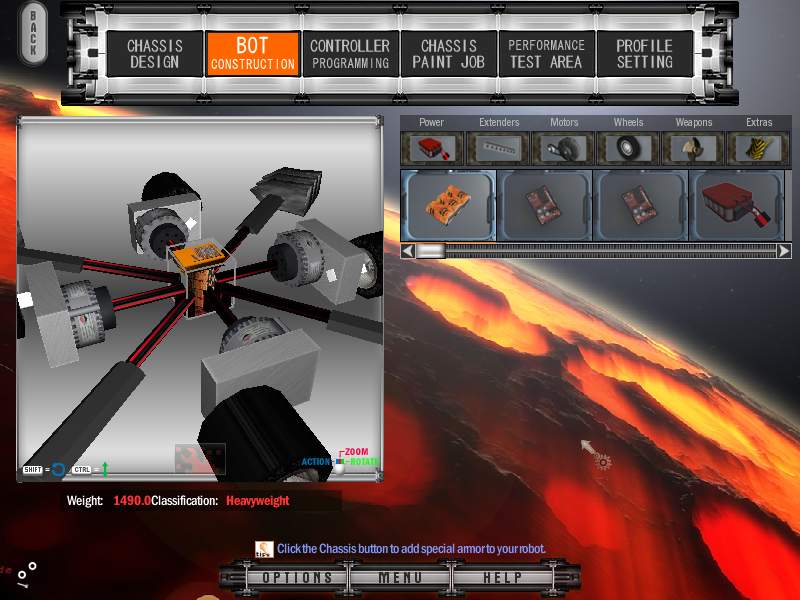Open the Help screen
800x600 pixels.
(503, 578)
